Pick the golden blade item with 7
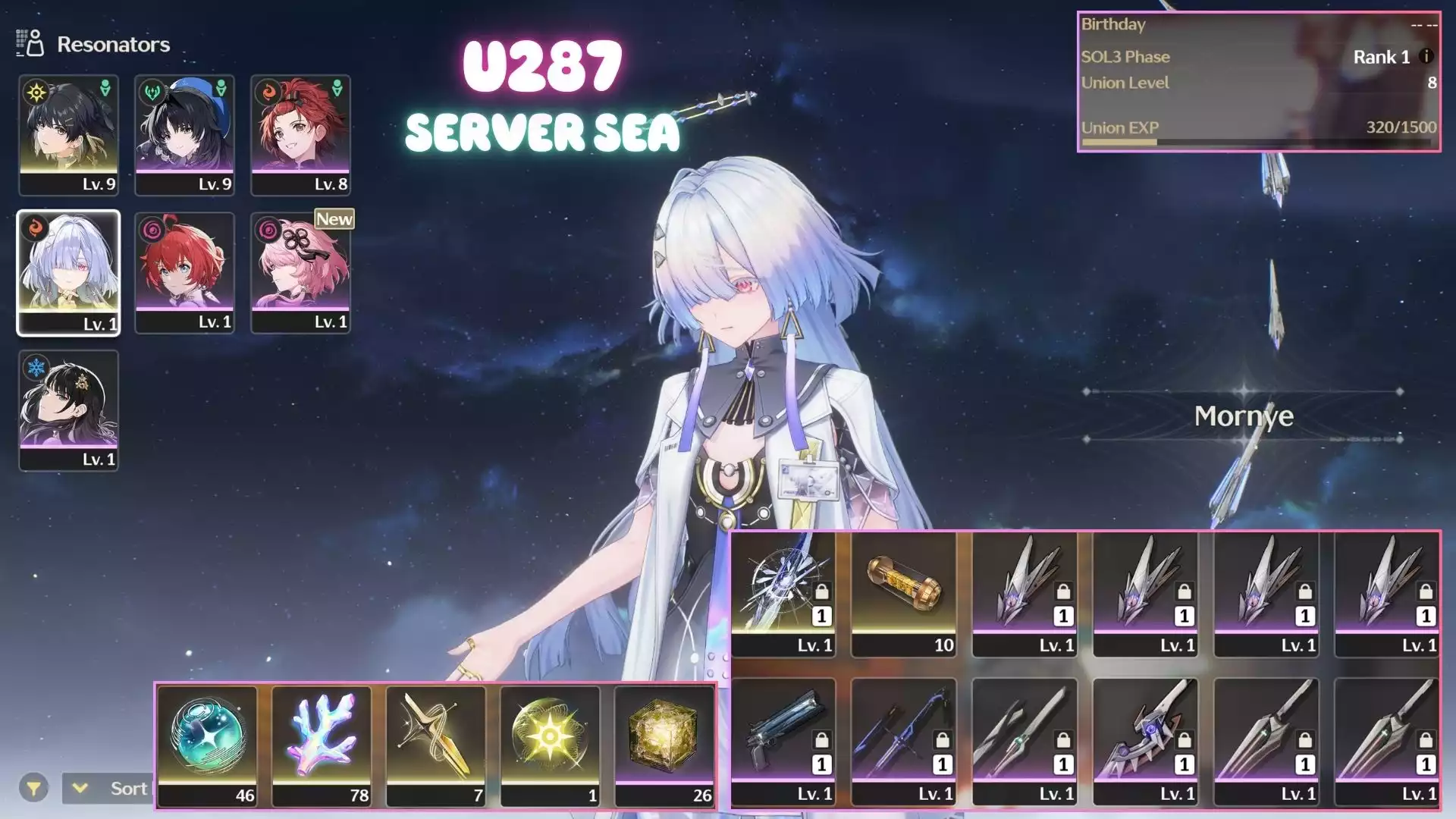Image resolution: width=1456 pixels, height=819 pixels. pyautogui.click(x=435, y=745)
